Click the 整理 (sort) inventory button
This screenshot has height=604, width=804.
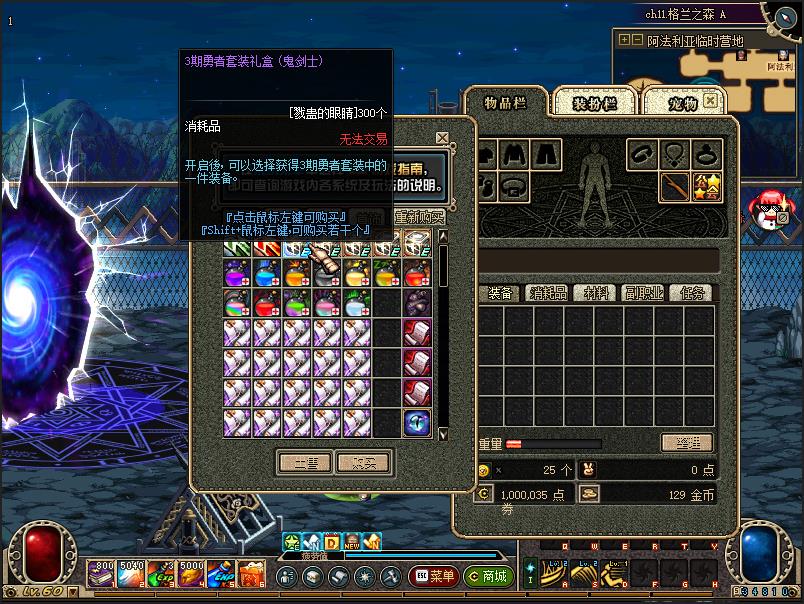point(687,443)
